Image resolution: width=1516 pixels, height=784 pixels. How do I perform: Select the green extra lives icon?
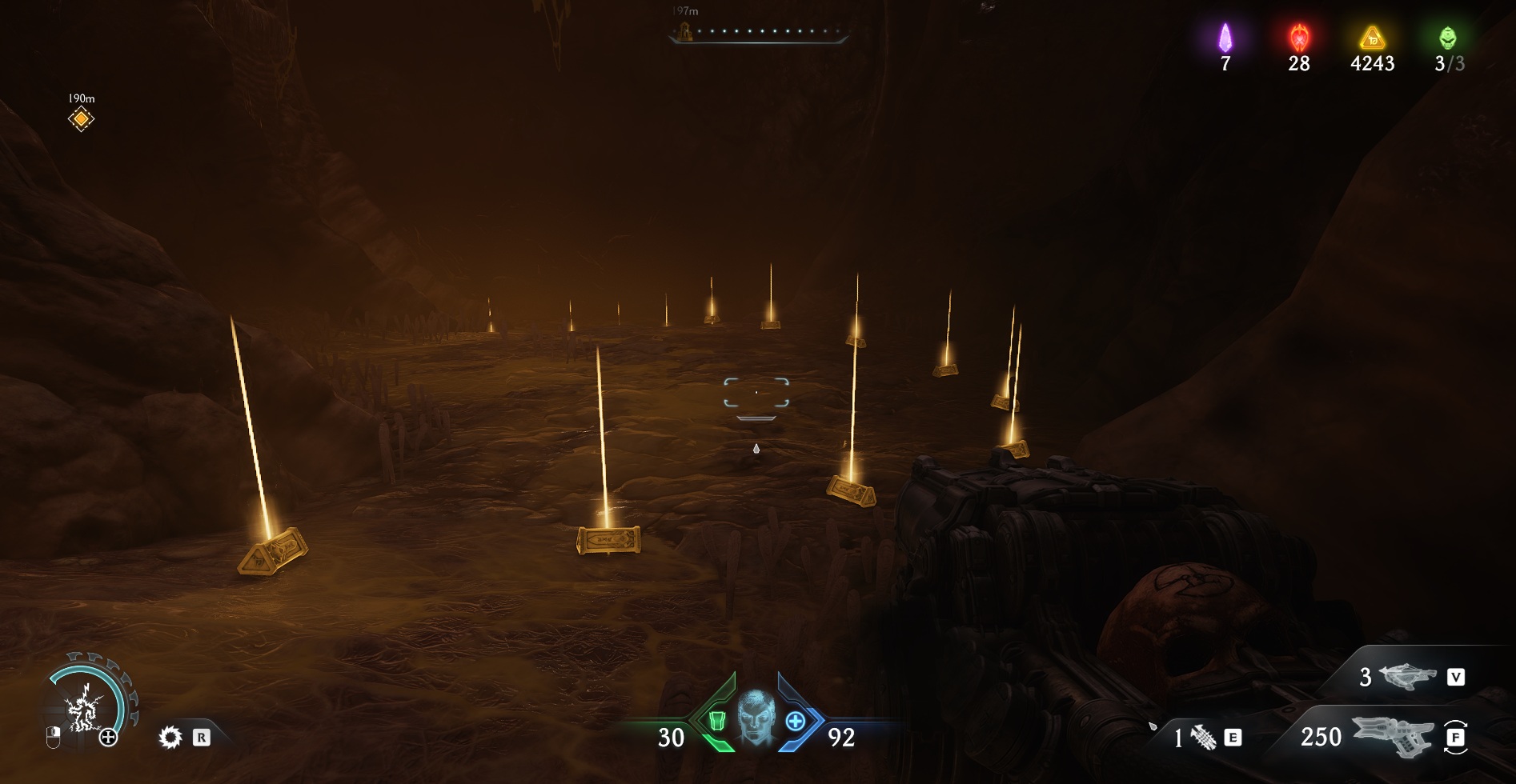click(x=1447, y=38)
